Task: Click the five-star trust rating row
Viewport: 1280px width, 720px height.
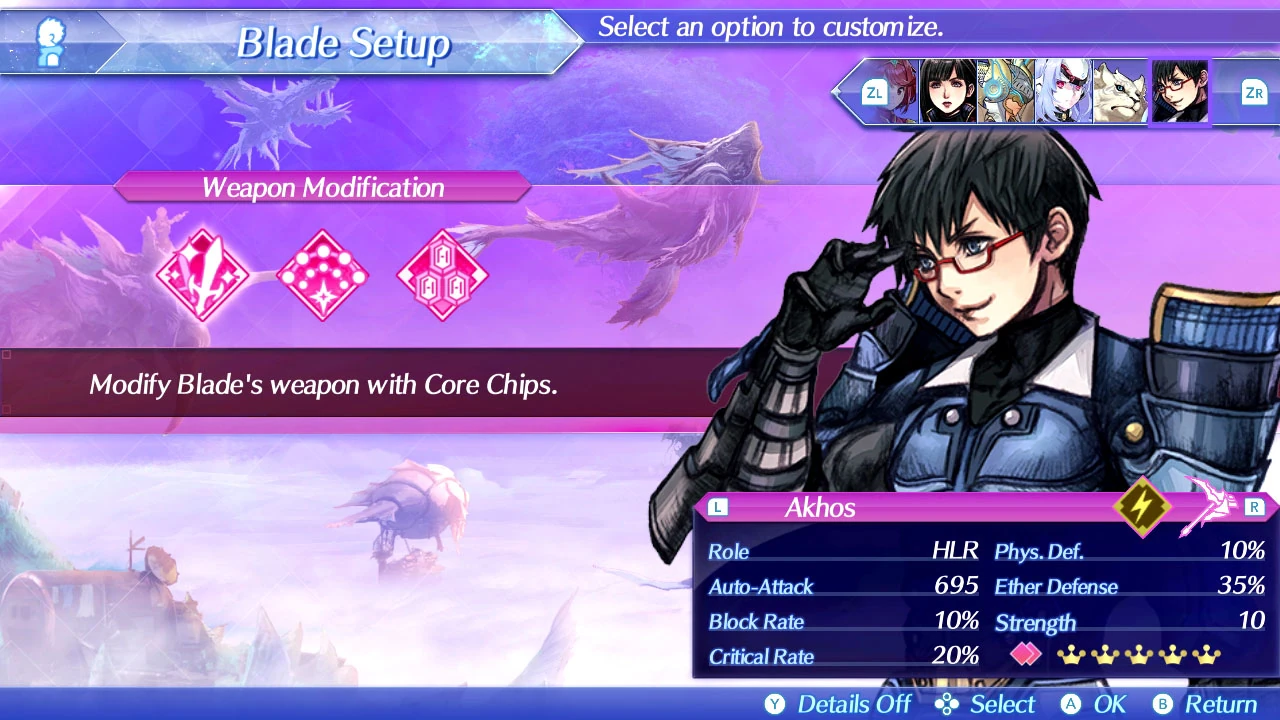Action: pos(1138,654)
